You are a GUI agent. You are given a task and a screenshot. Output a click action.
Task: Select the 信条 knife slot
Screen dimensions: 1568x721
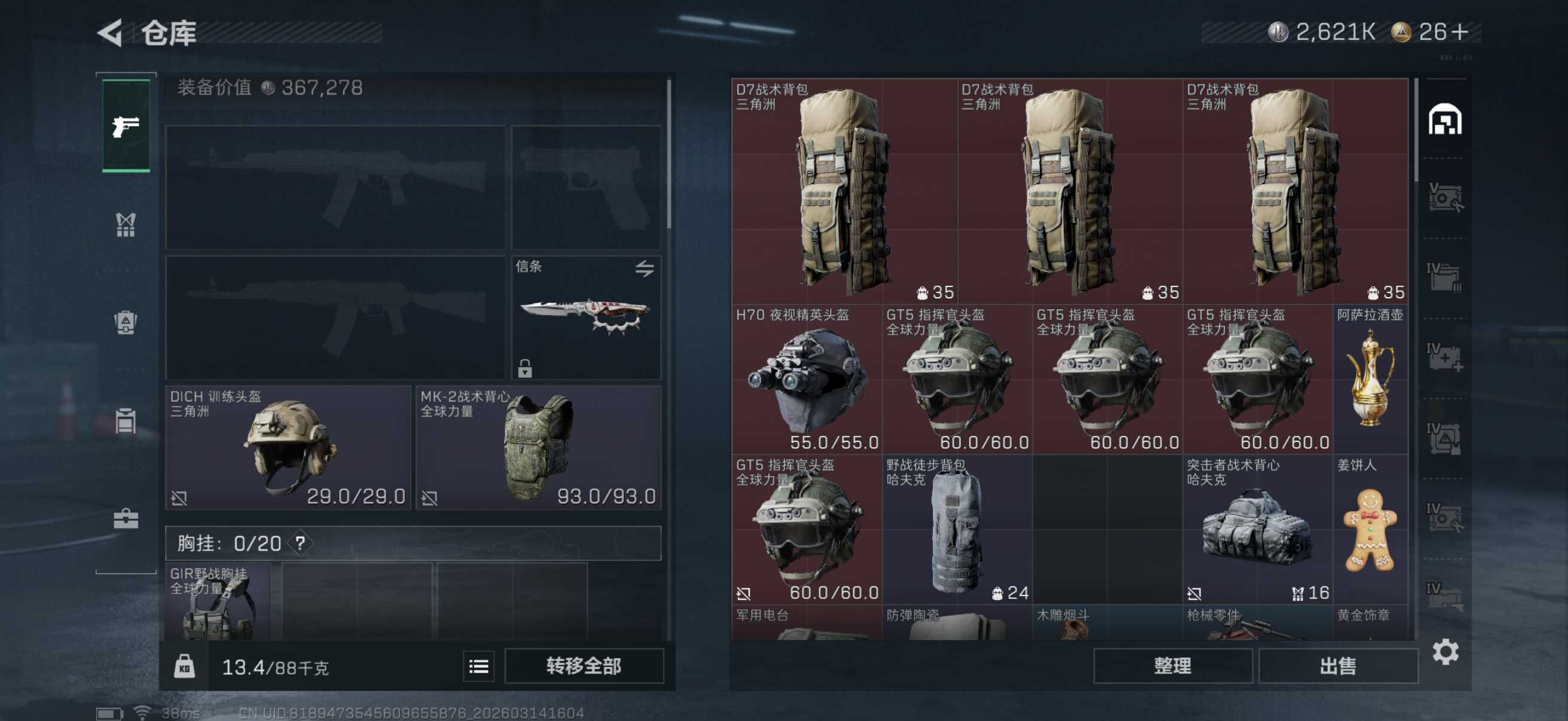coord(585,317)
